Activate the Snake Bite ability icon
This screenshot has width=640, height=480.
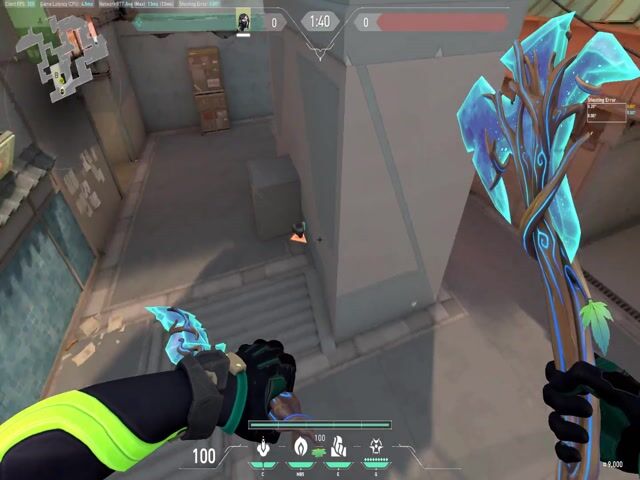[x=263, y=448]
